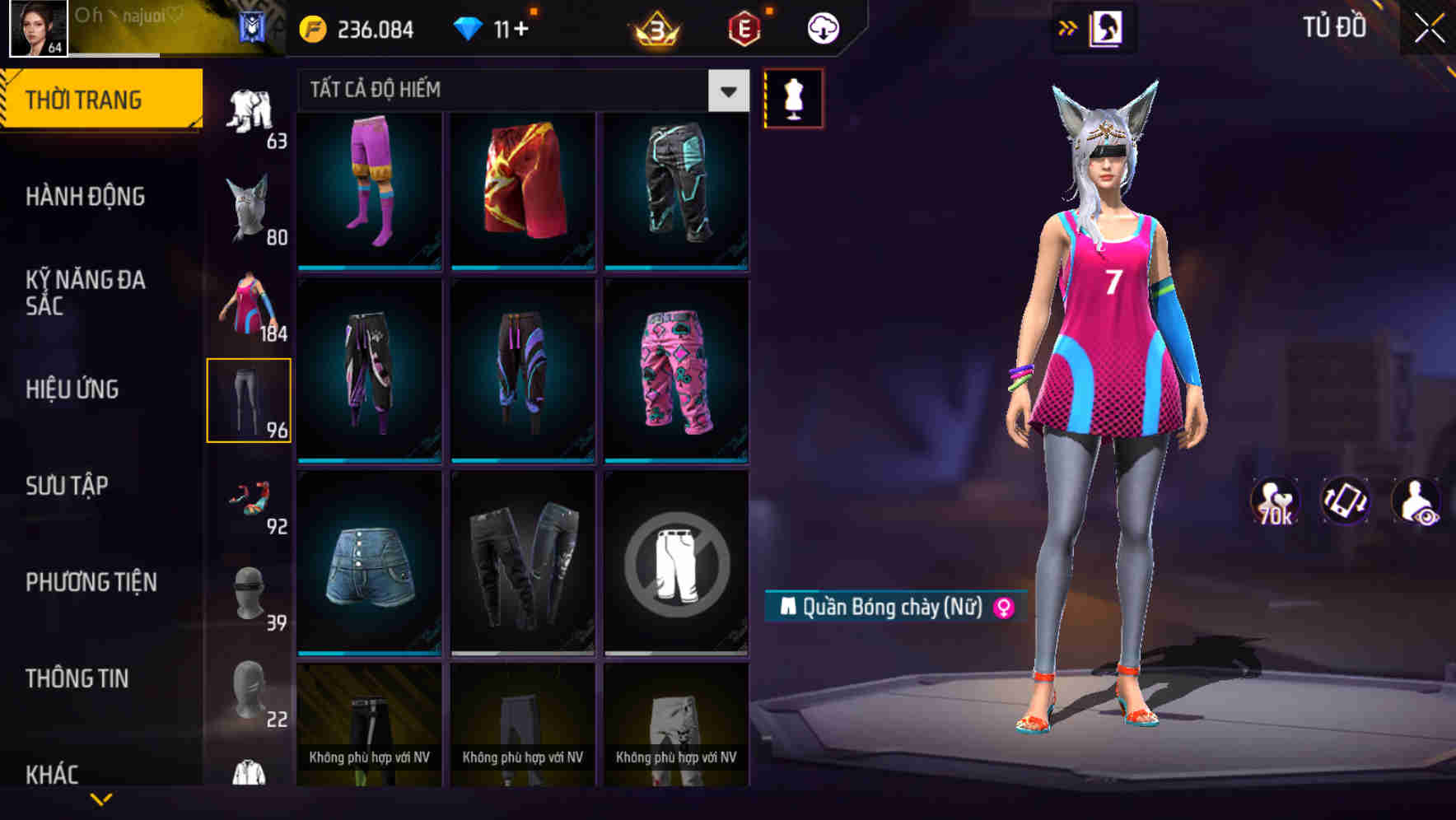The height and width of the screenshot is (820, 1456).
Task: Click the download cloud icon in top bar
Action: pos(820,27)
